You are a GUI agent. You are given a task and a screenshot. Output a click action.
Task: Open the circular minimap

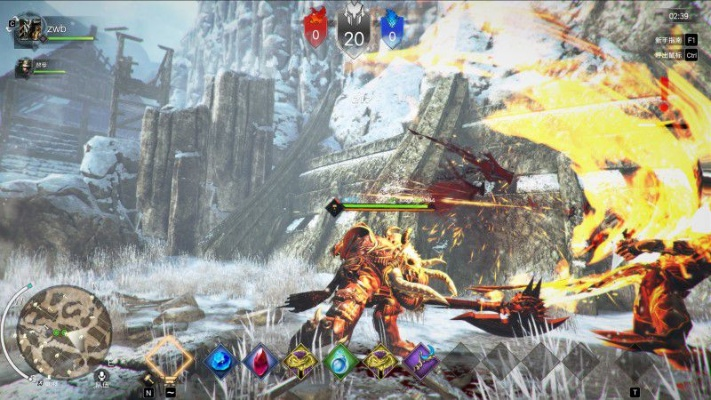(64, 332)
